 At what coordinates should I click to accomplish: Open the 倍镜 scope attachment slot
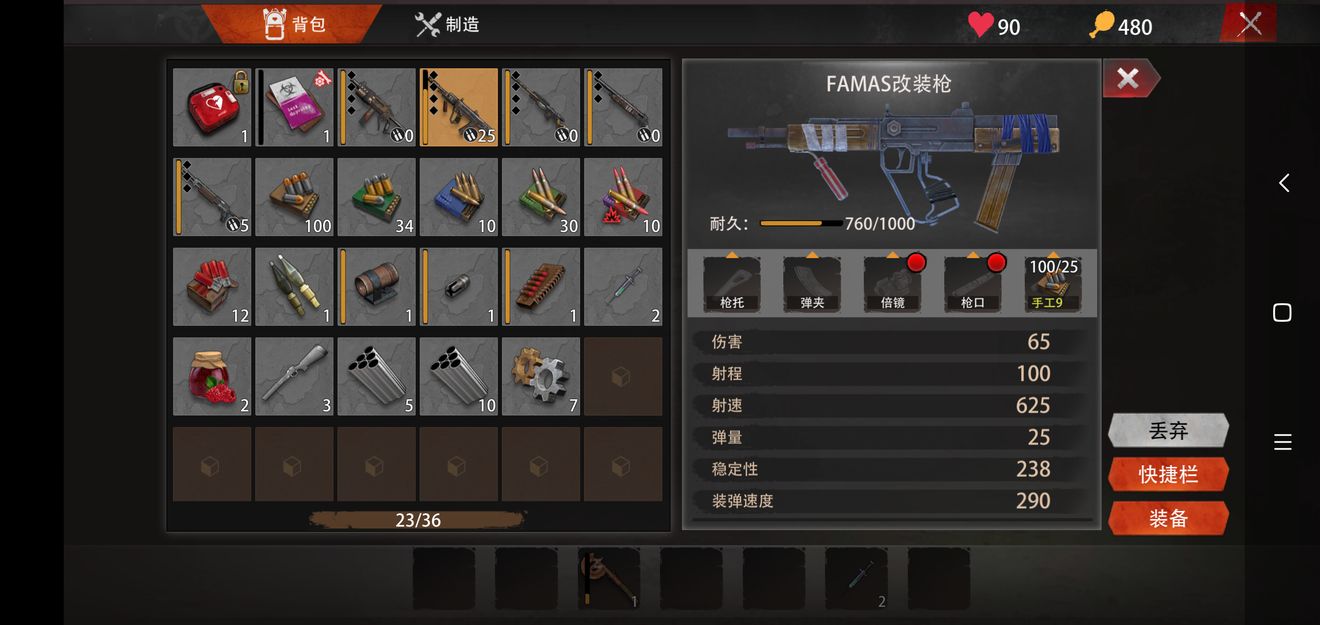coord(892,284)
